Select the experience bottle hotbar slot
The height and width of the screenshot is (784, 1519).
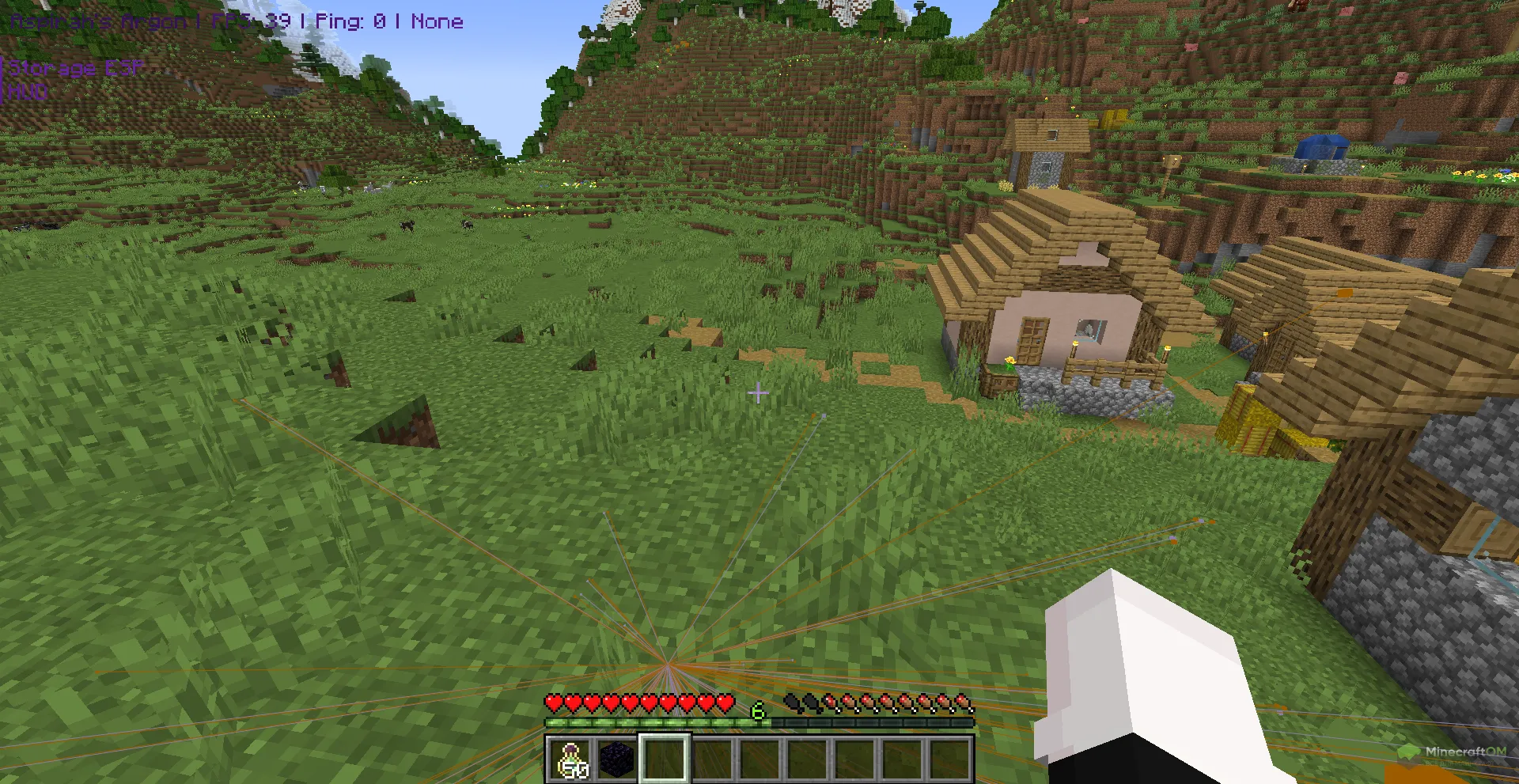point(570,759)
